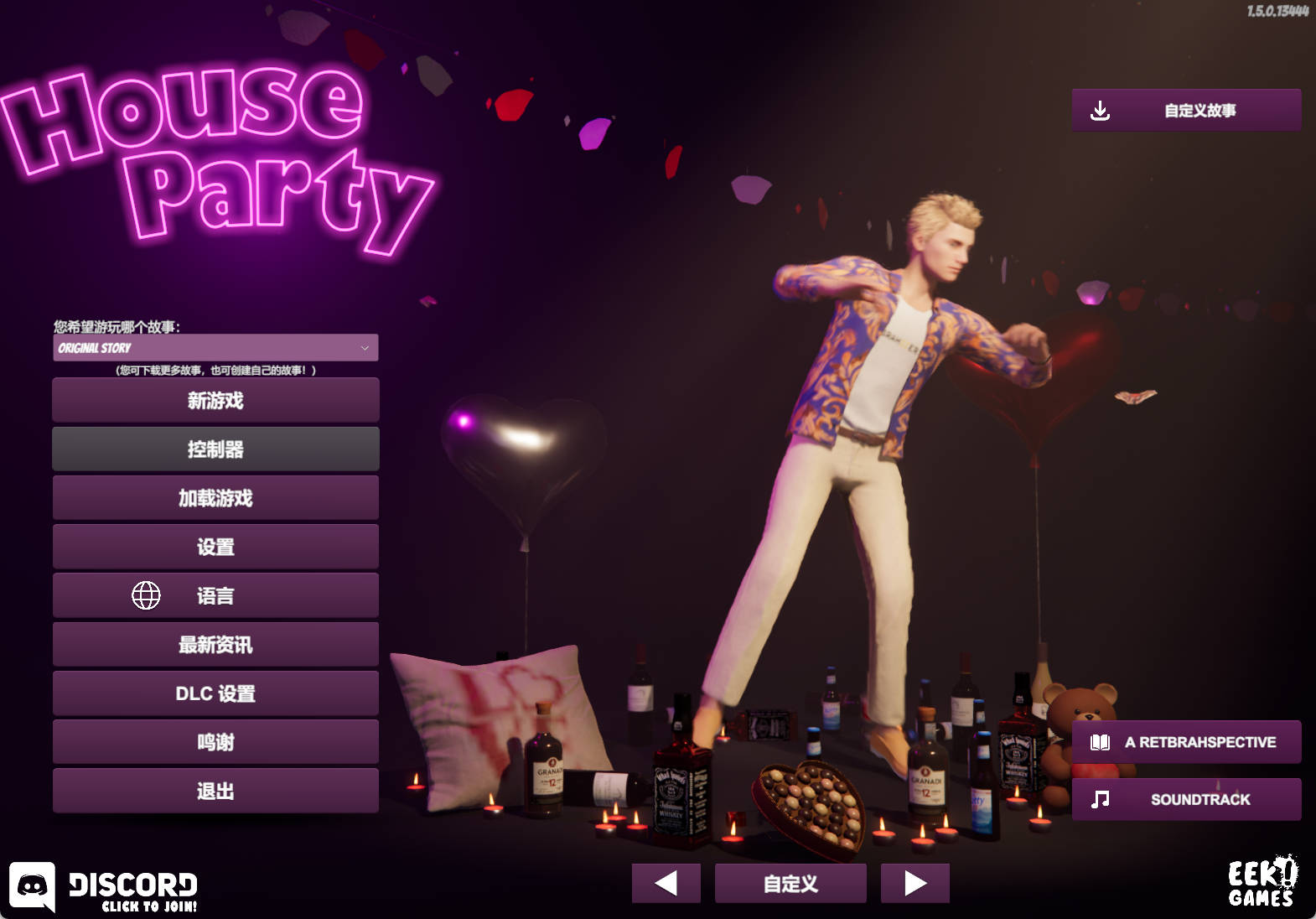The image size is (1316, 919).
Task: Click 控制器 to configure controls
Action: tap(215, 449)
